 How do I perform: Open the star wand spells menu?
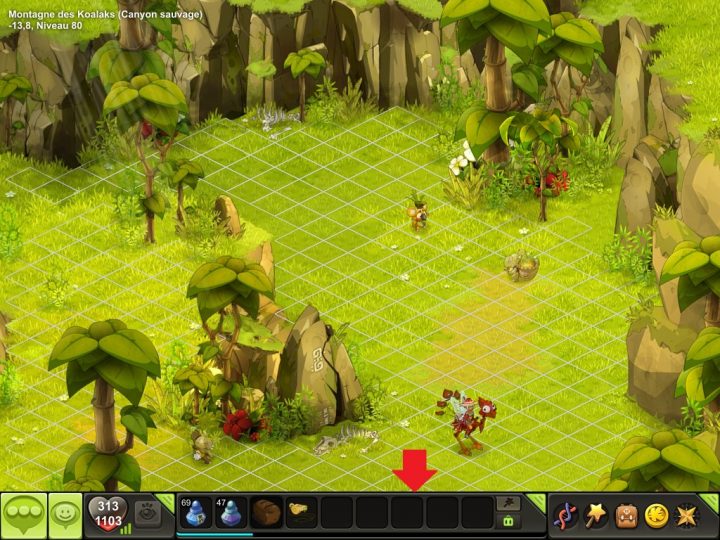596,515
